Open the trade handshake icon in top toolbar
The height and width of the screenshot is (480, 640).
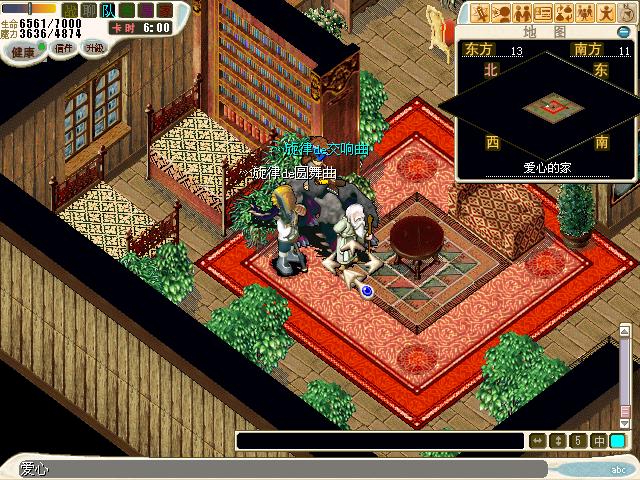pos(524,13)
